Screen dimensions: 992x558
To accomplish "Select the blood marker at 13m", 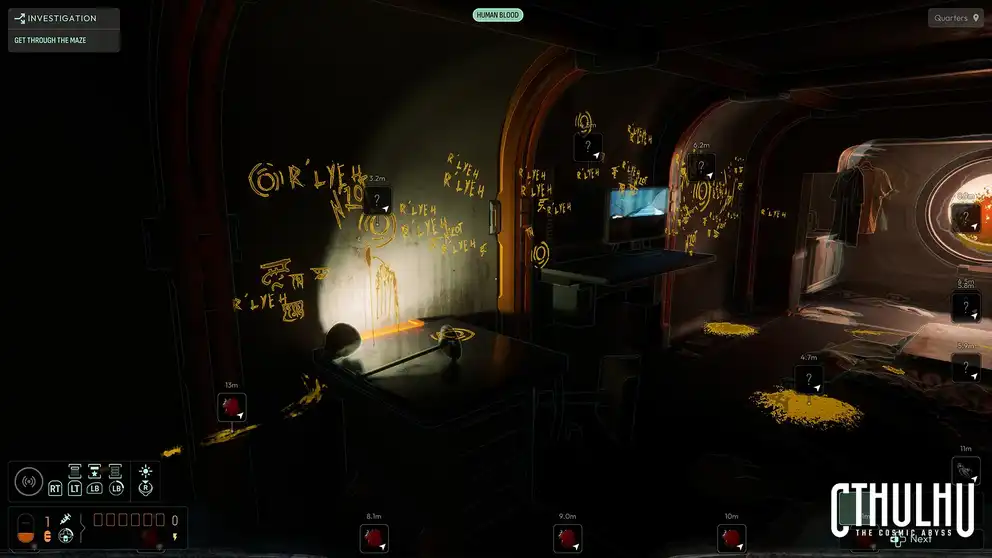I will tap(232, 407).
